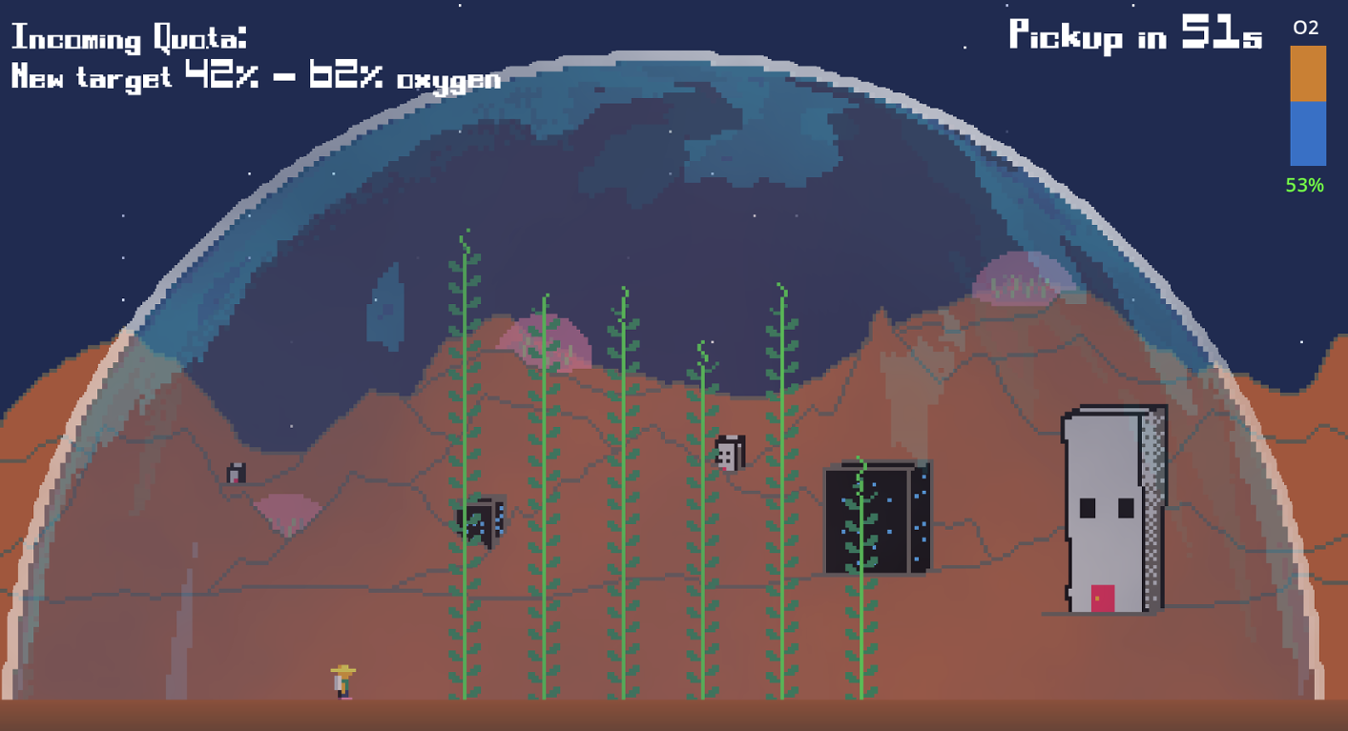Image resolution: width=1348 pixels, height=731 pixels.
Task: Select the small wall device near the left dome edge
Action: pos(237,473)
